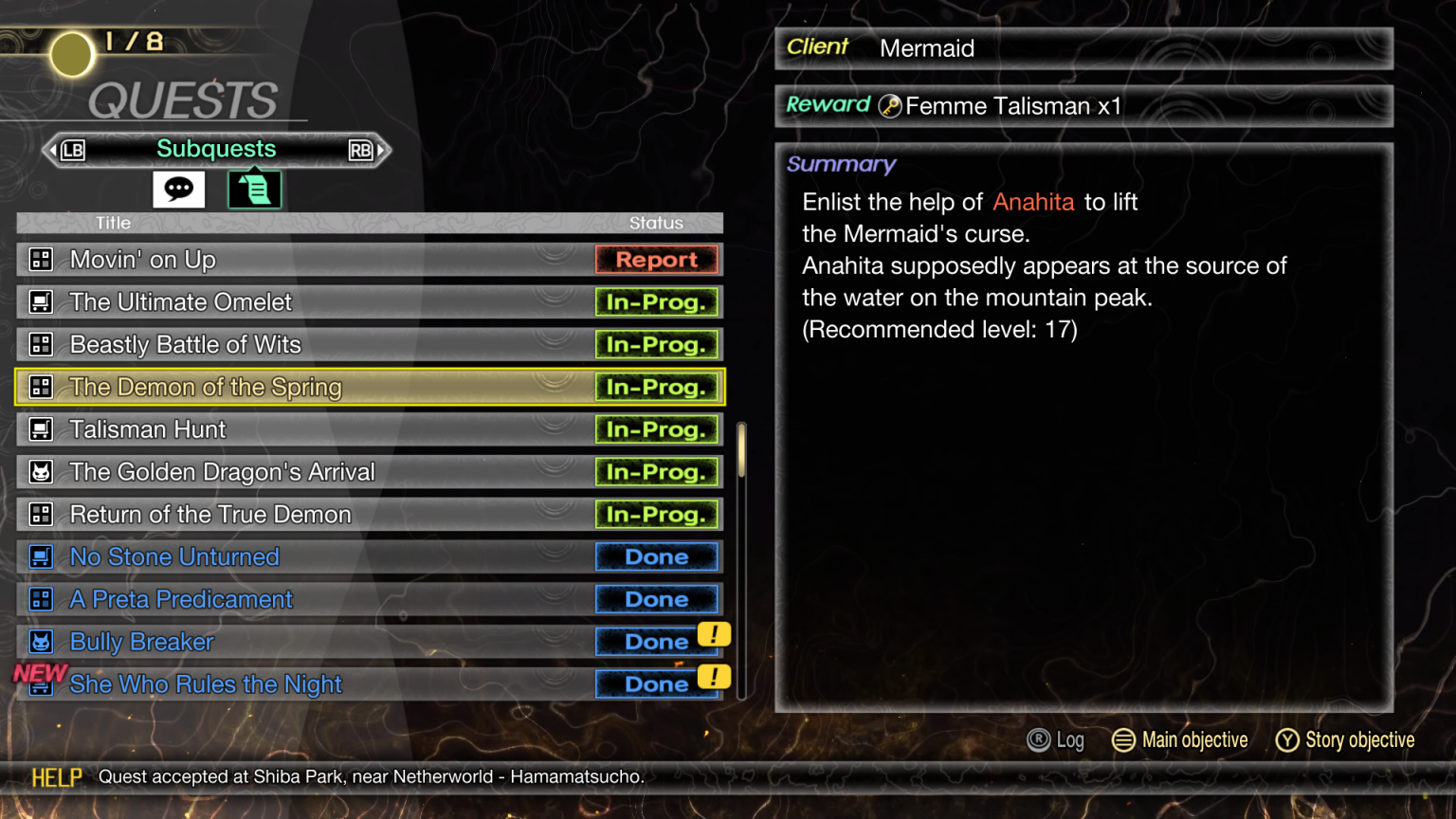Select the Subquests header tab
This screenshot has width=1456, height=819.
216,149
